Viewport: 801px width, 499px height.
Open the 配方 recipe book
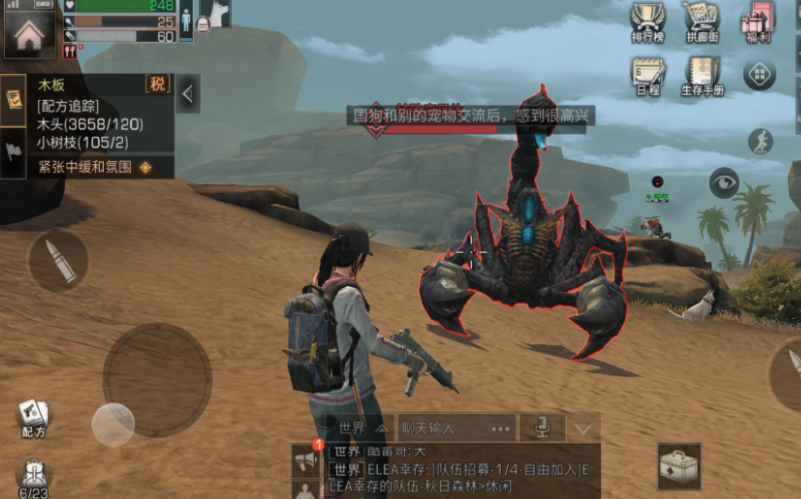[33, 417]
